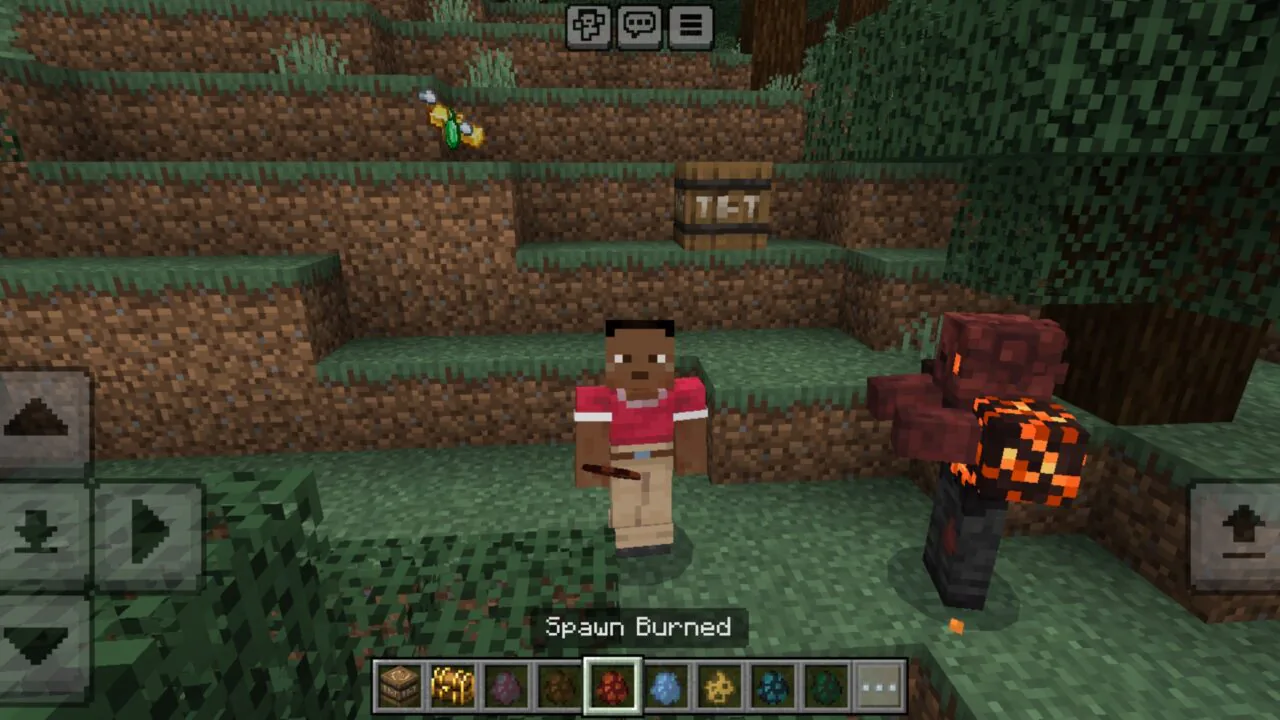The width and height of the screenshot is (1280, 720).
Task: Tap the jump button on the right
Action: point(1240,532)
